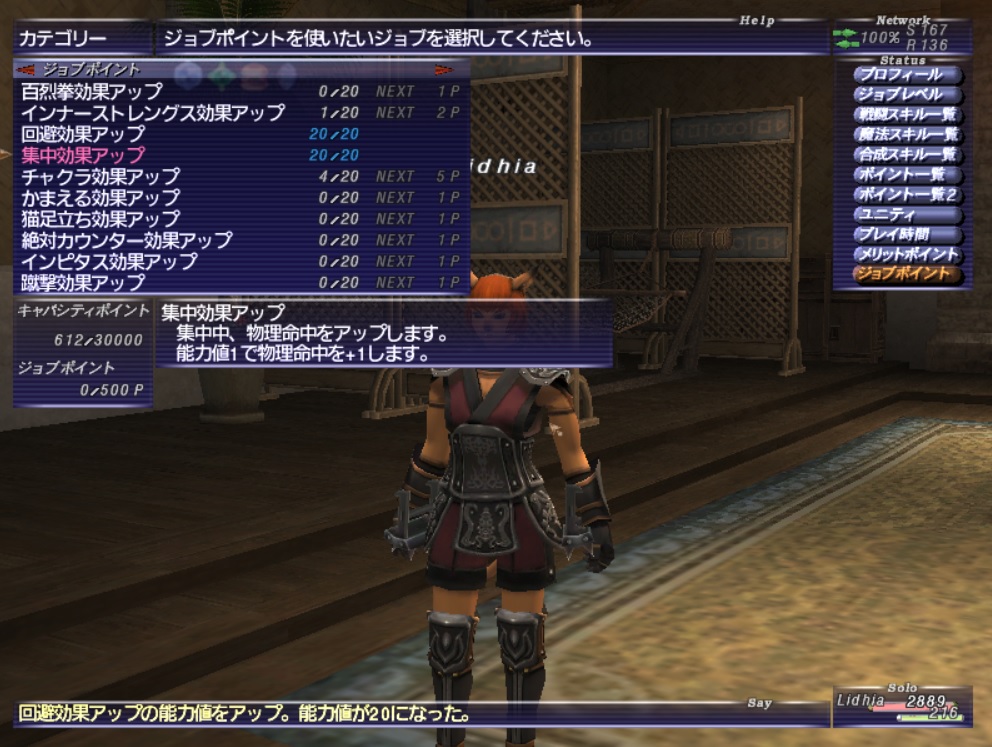The image size is (992, 747).
Task: Select the highlighted ジョブポイント button
Action: tap(908, 274)
